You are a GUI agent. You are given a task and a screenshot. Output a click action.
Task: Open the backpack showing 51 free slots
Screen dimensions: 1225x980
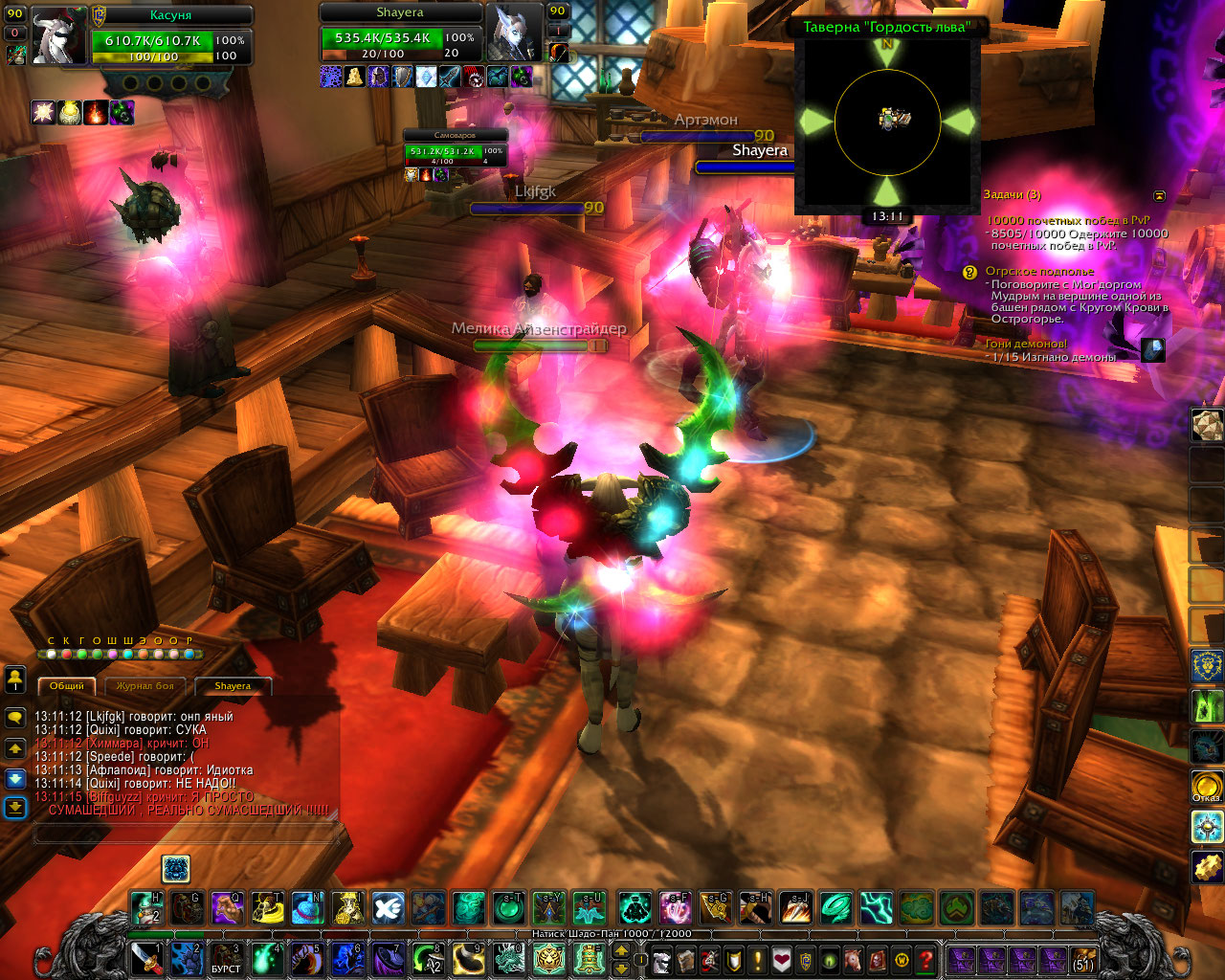pyautogui.click(x=1081, y=960)
